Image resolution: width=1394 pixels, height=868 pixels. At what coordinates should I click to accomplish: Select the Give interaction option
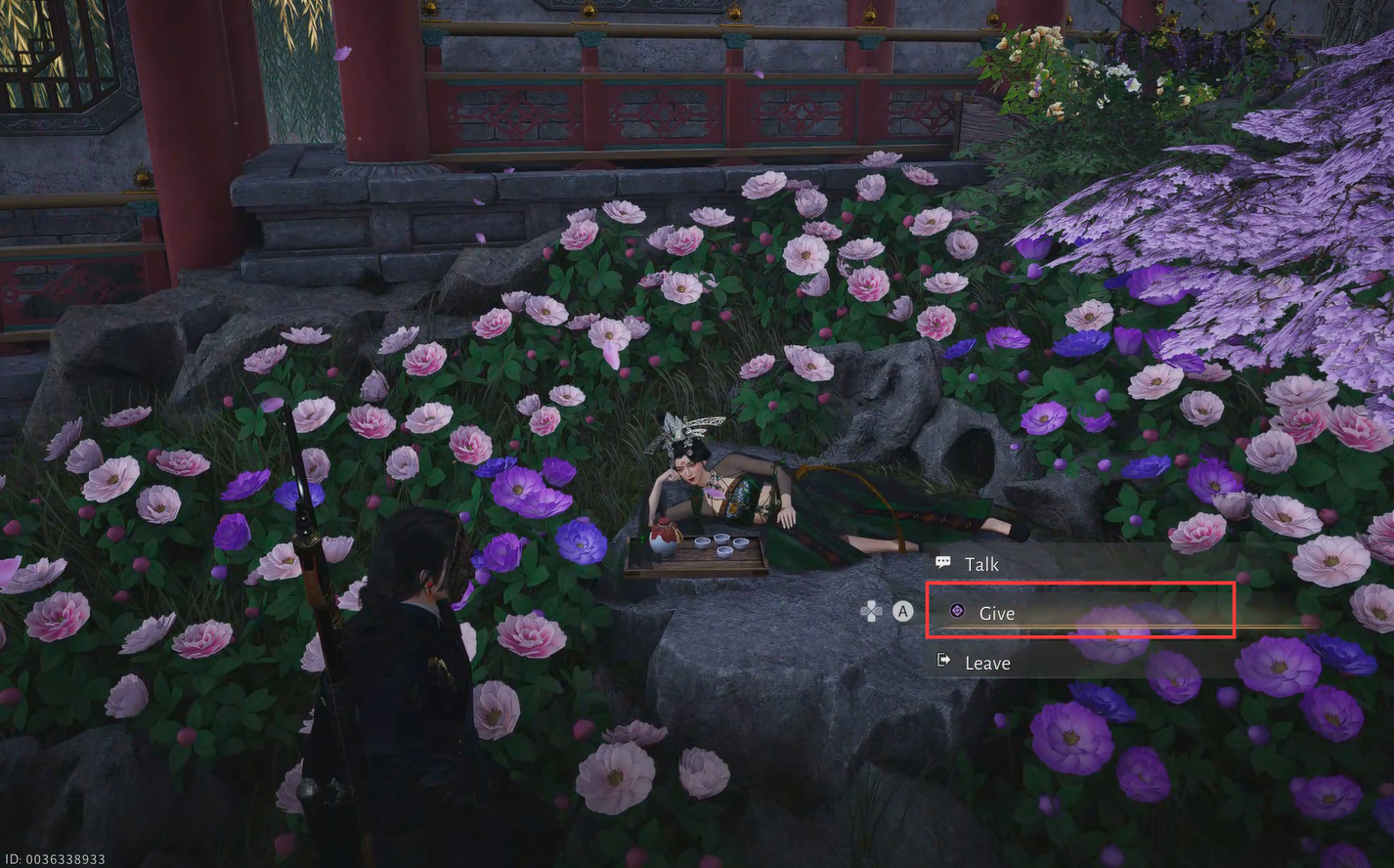996,613
